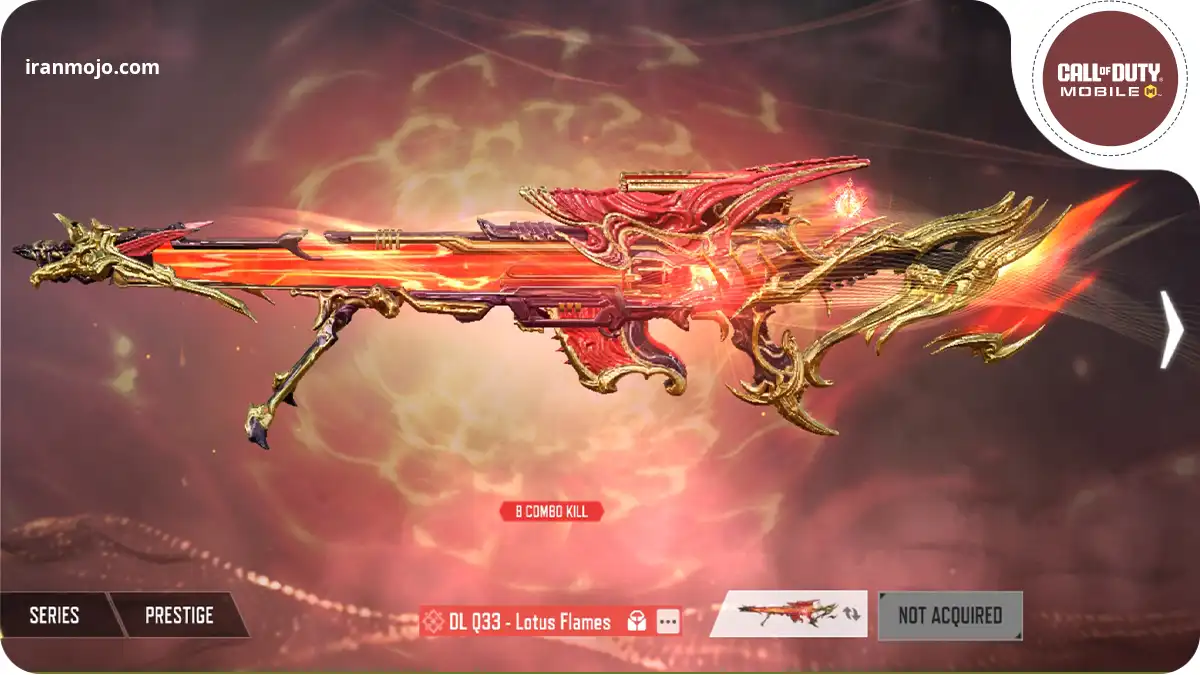
Task: Select the 8 Combo Kill tag
Action: pyautogui.click(x=552, y=511)
